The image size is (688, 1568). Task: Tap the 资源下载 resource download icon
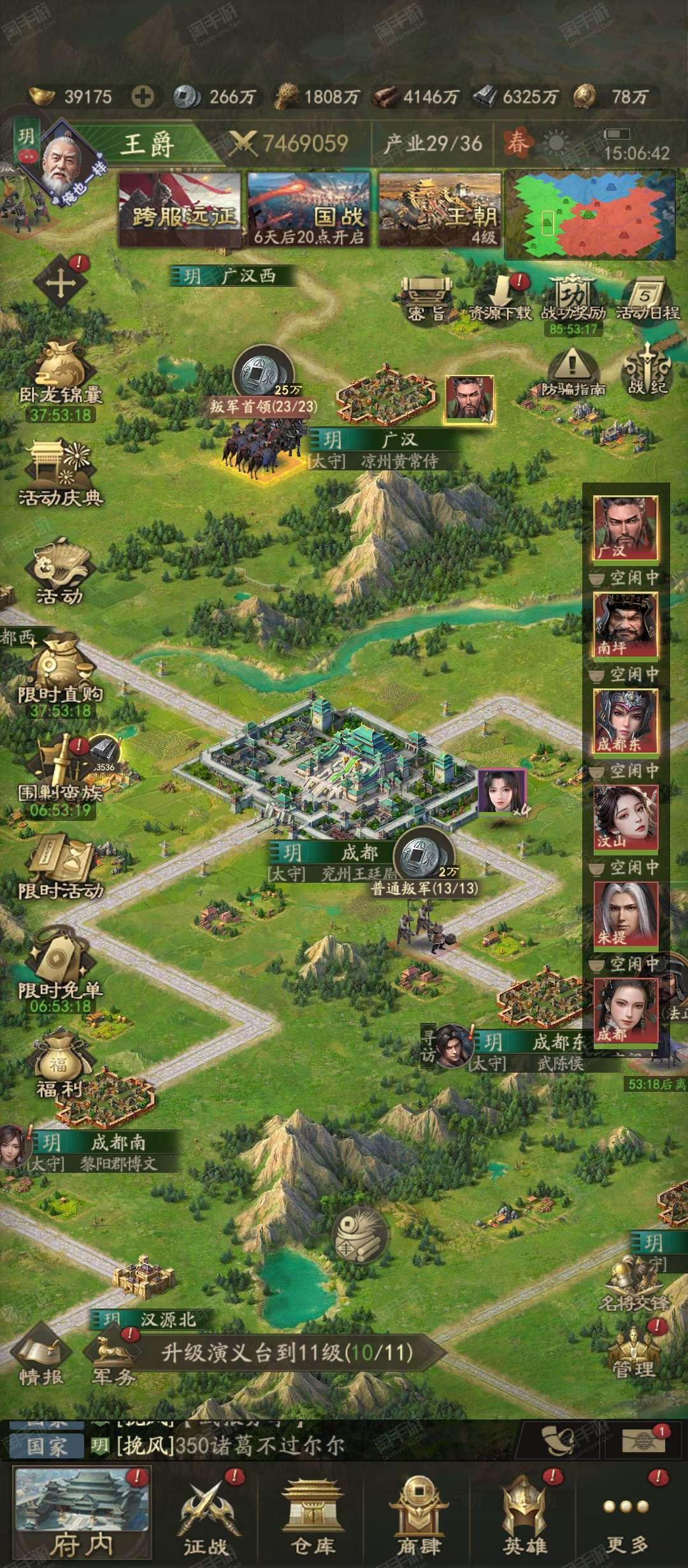pyautogui.click(x=501, y=299)
